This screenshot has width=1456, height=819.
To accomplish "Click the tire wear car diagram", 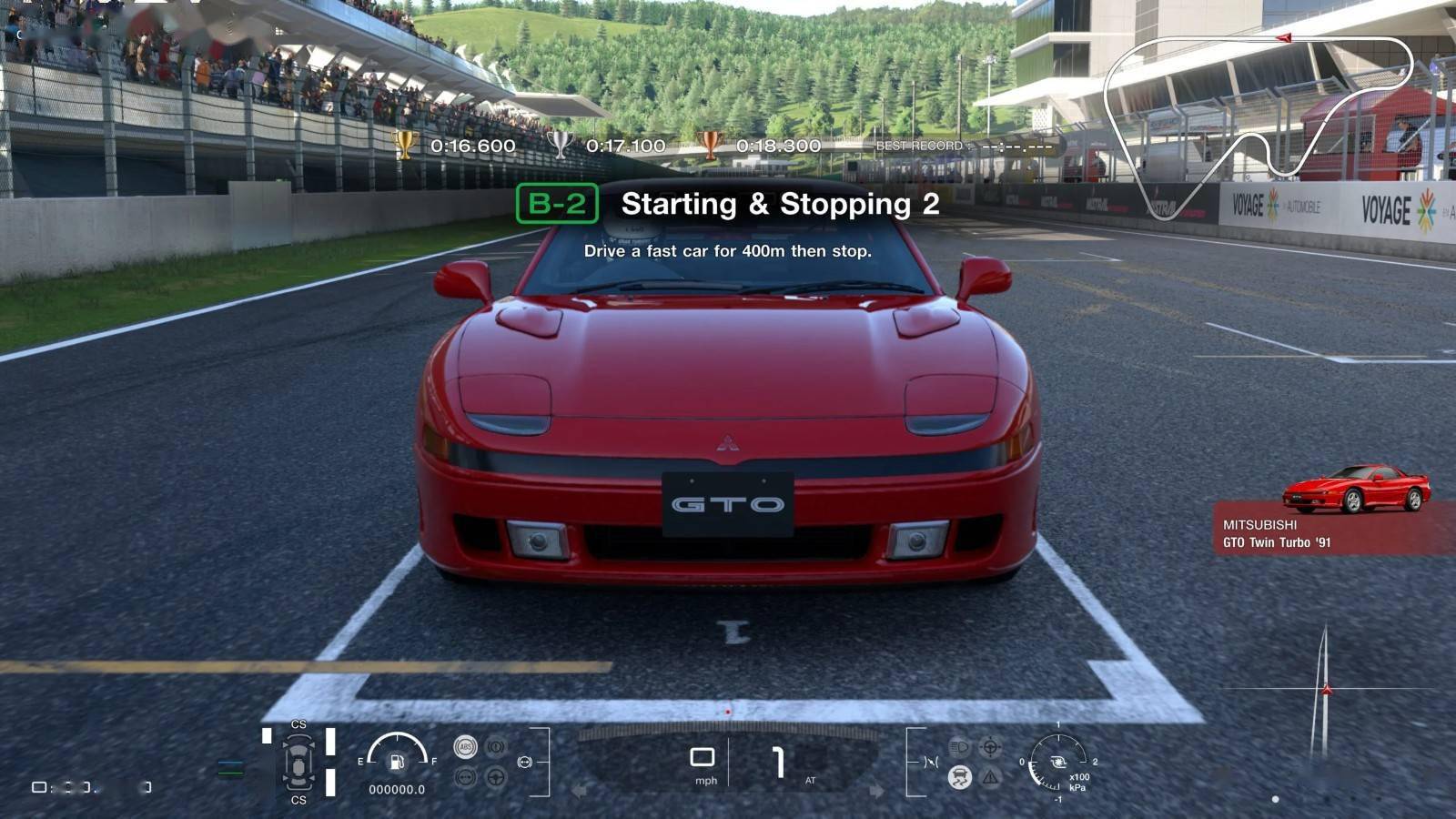I will [298, 762].
